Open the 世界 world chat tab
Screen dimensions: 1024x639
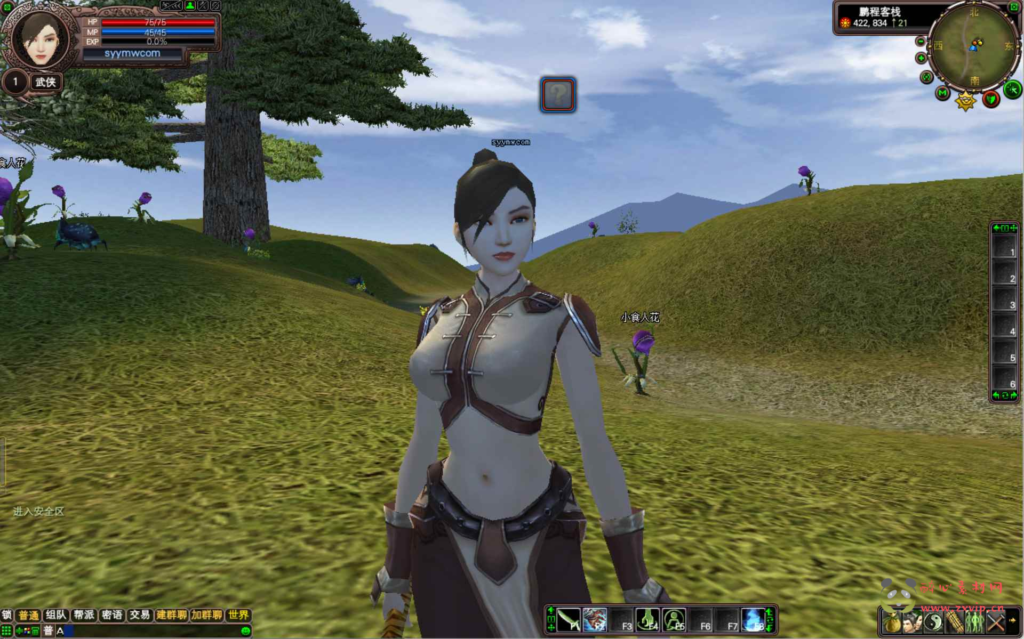click(x=238, y=615)
